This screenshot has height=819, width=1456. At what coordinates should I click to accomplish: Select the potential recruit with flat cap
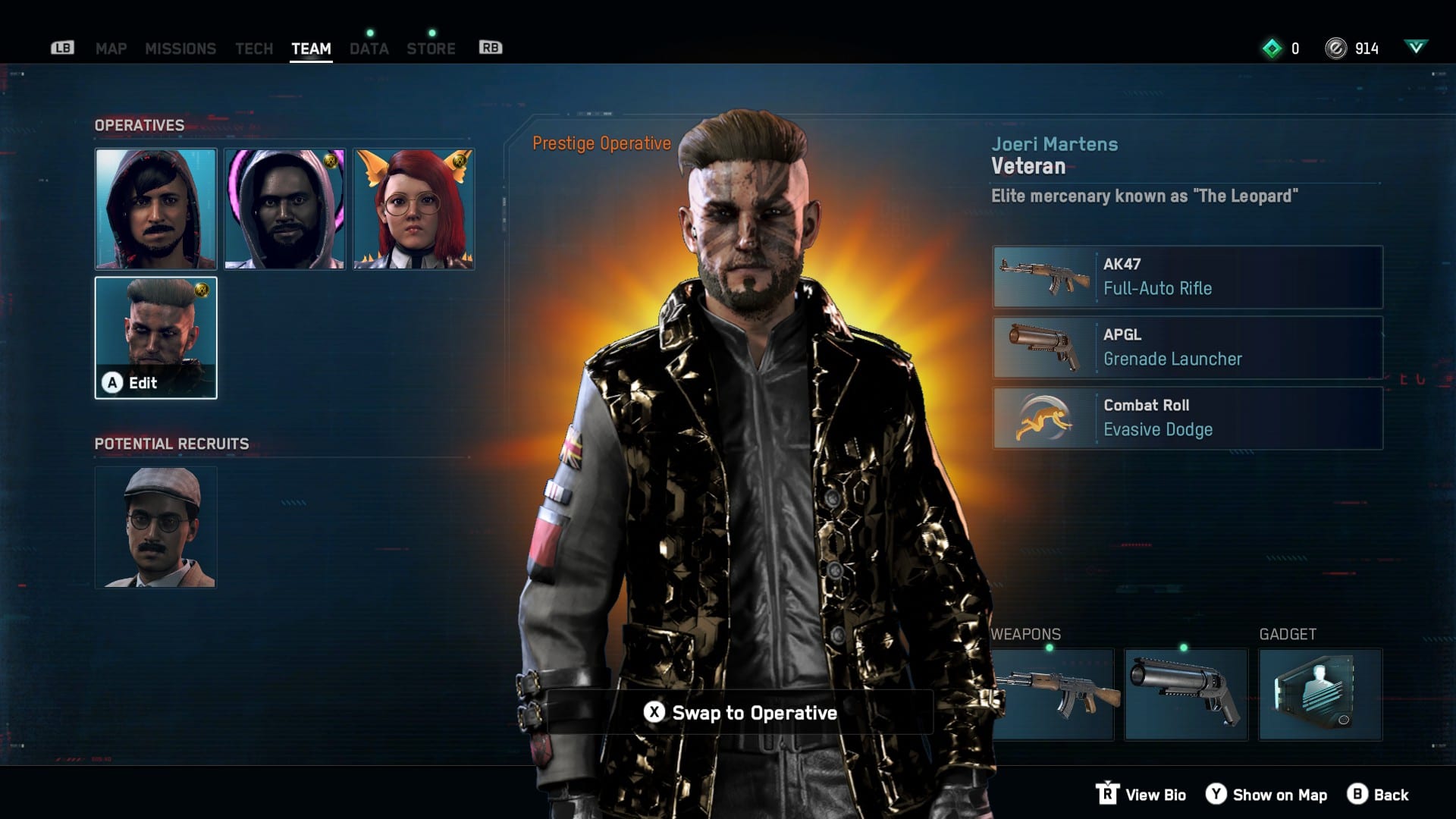155,528
